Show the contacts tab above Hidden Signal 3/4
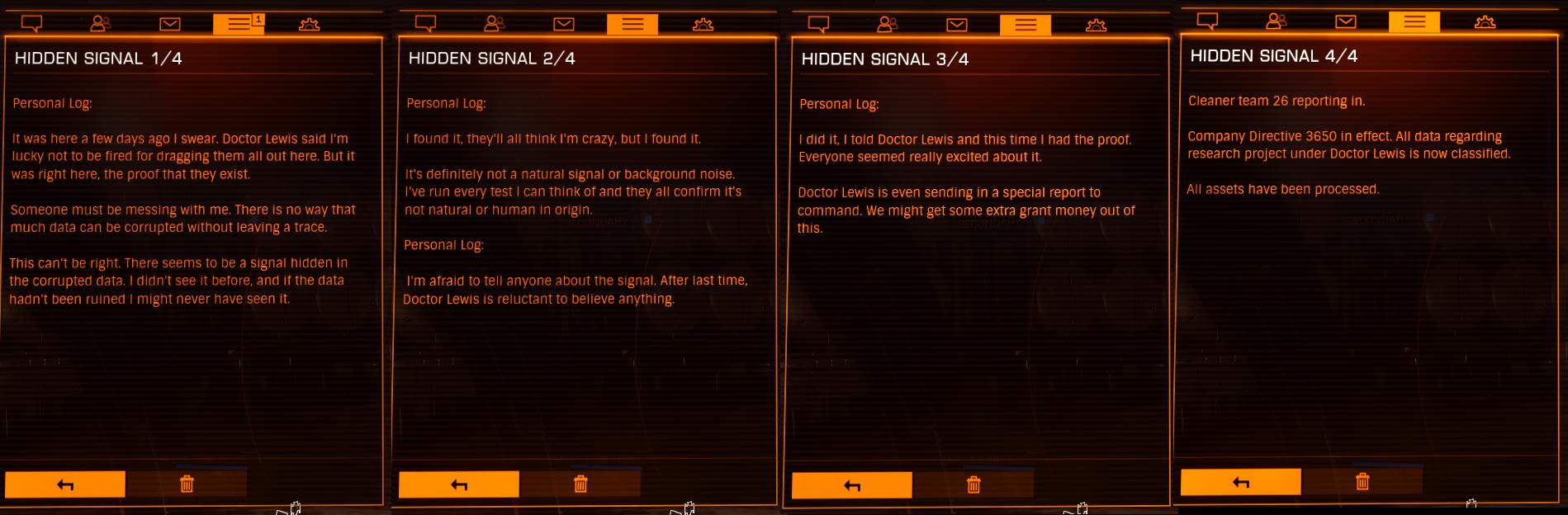1568x515 pixels. (888, 25)
